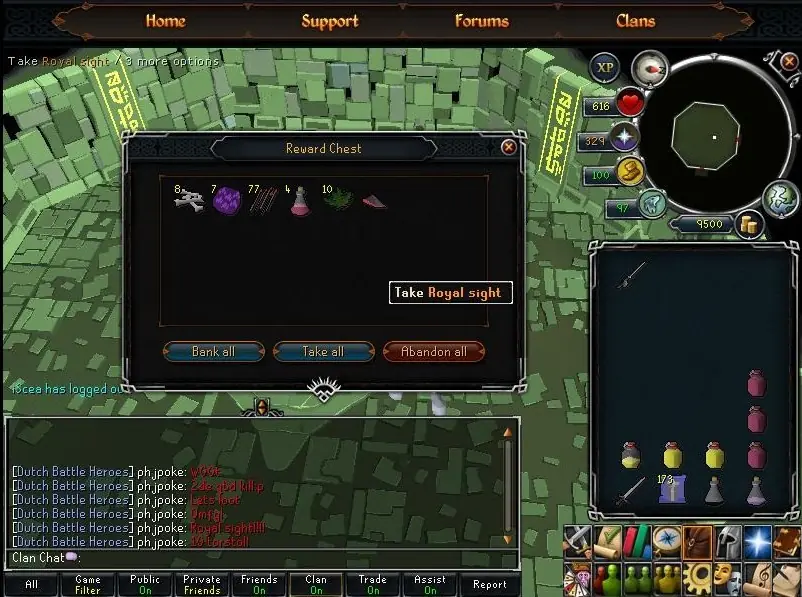Open the worn equipment helmet tab
This screenshot has height=597, width=802.
(727, 541)
